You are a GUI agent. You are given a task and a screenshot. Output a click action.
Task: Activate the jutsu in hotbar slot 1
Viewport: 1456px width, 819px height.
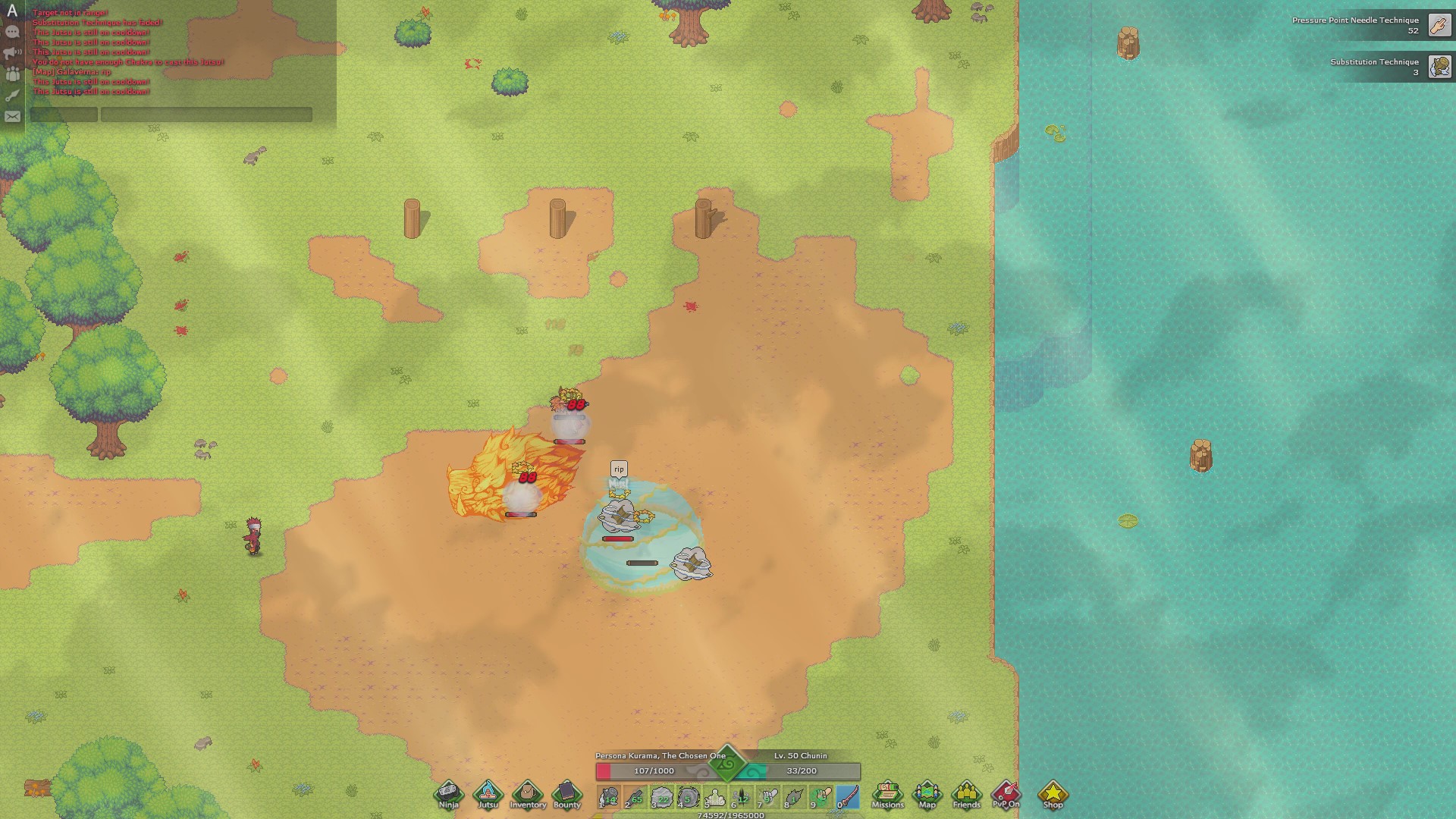coord(608,797)
